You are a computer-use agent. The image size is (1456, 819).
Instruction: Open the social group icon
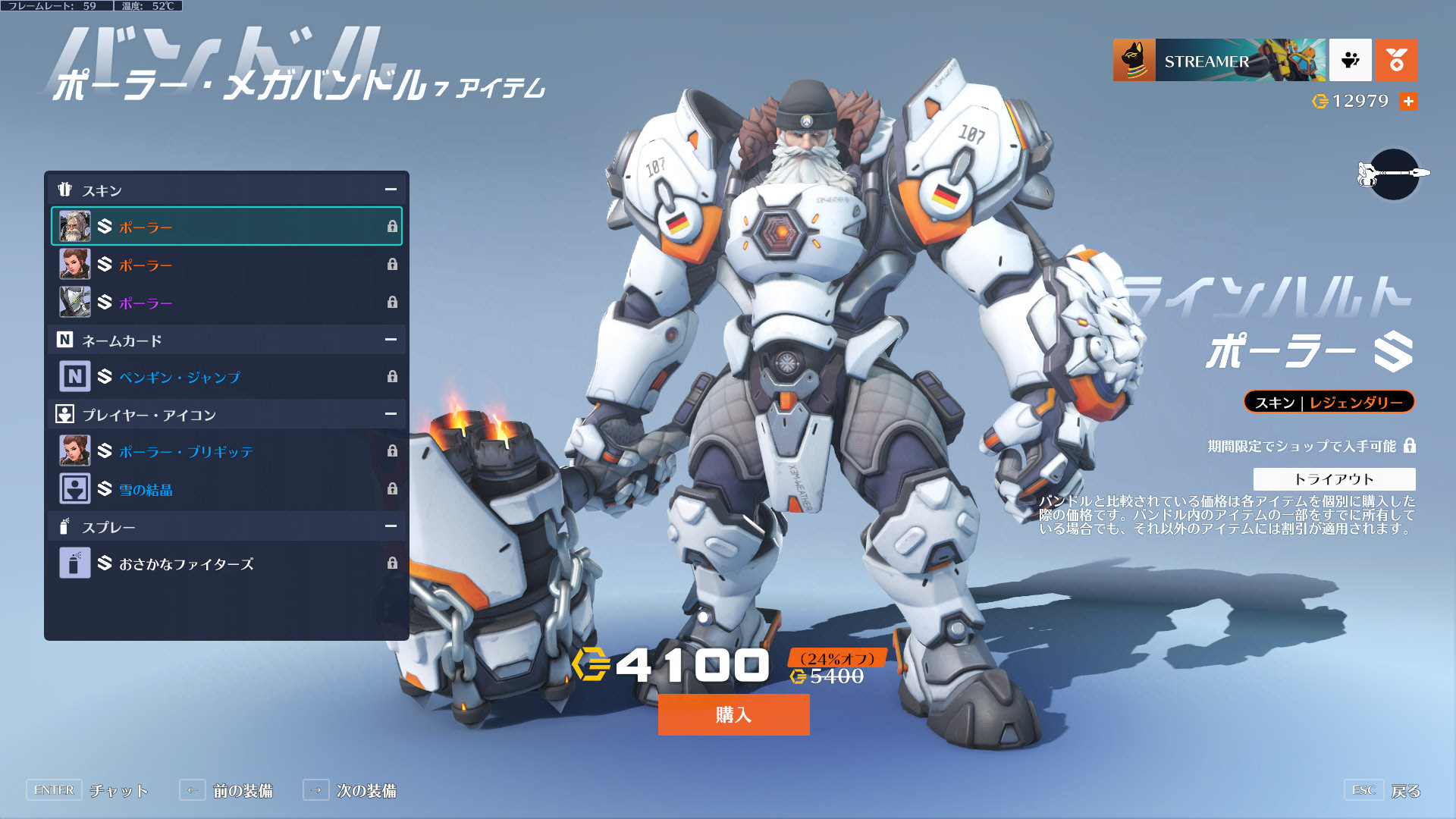[x=1350, y=60]
